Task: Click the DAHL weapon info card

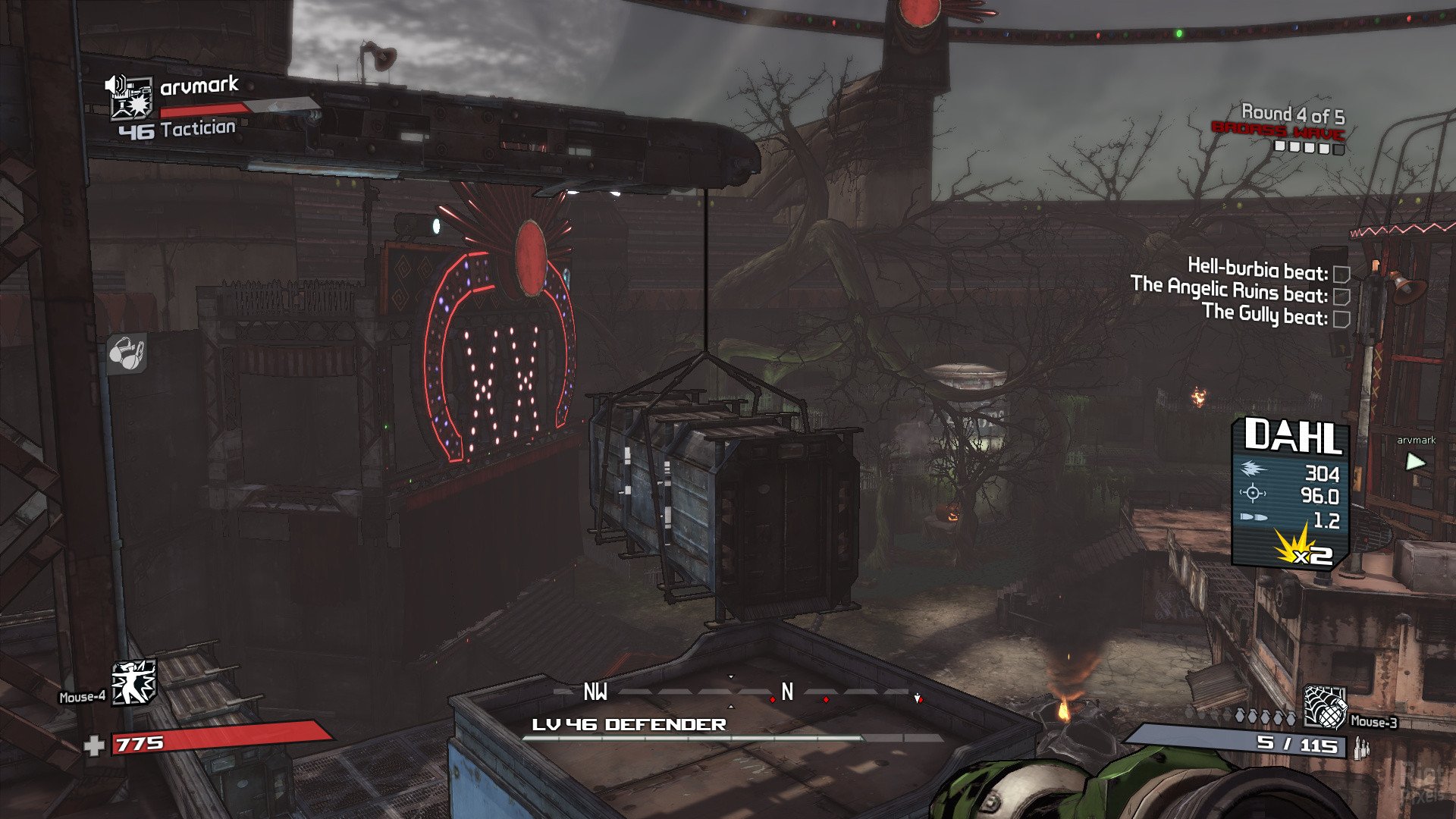Action: 1291,493
